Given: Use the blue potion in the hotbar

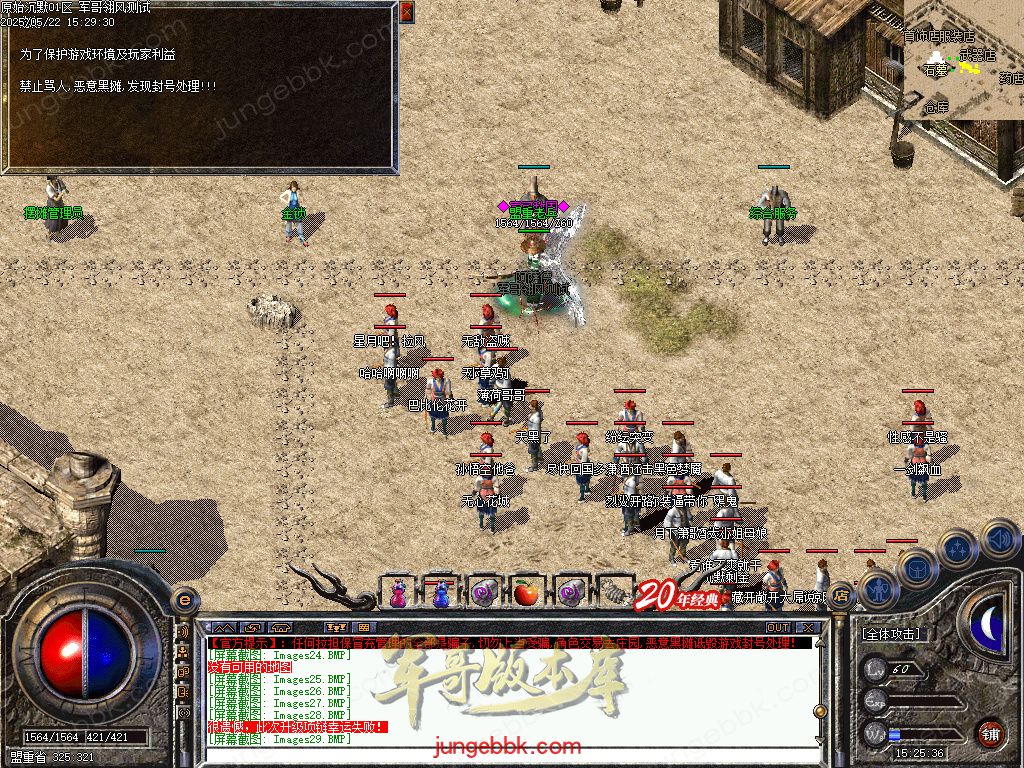Looking at the screenshot, I should coord(440,592).
